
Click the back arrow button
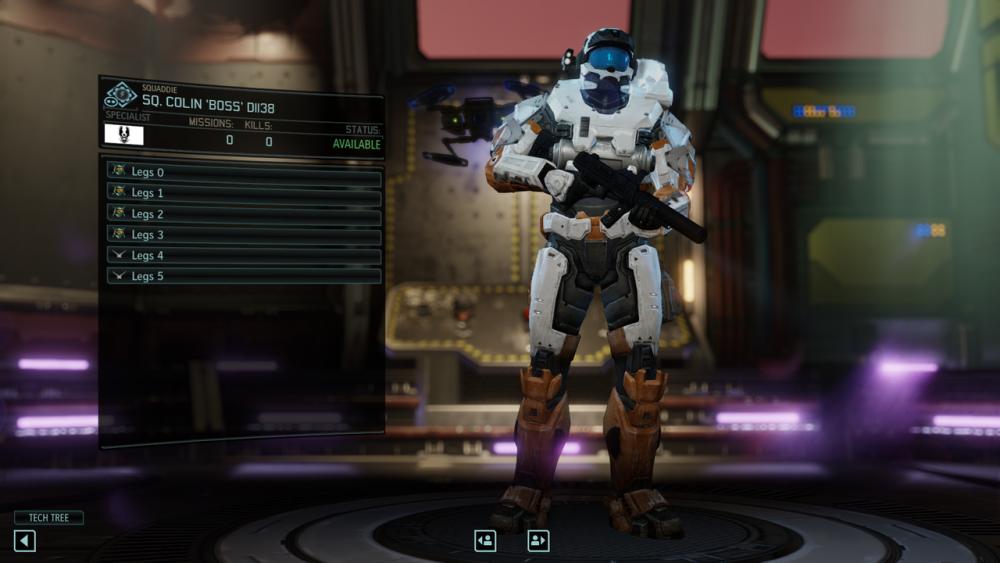[x=25, y=541]
